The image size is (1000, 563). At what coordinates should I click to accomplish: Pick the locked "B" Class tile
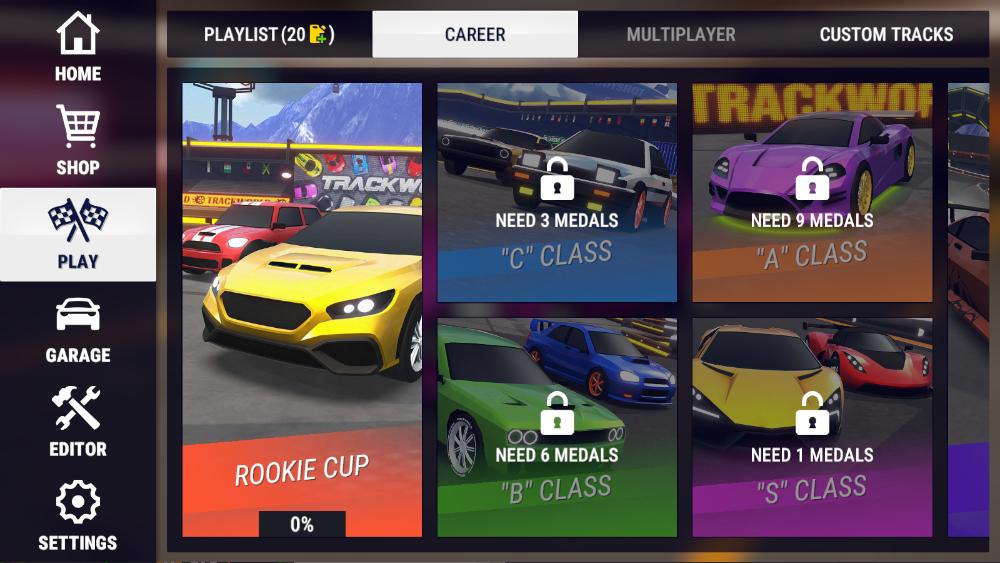pyautogui.click(x=557, y=428)
